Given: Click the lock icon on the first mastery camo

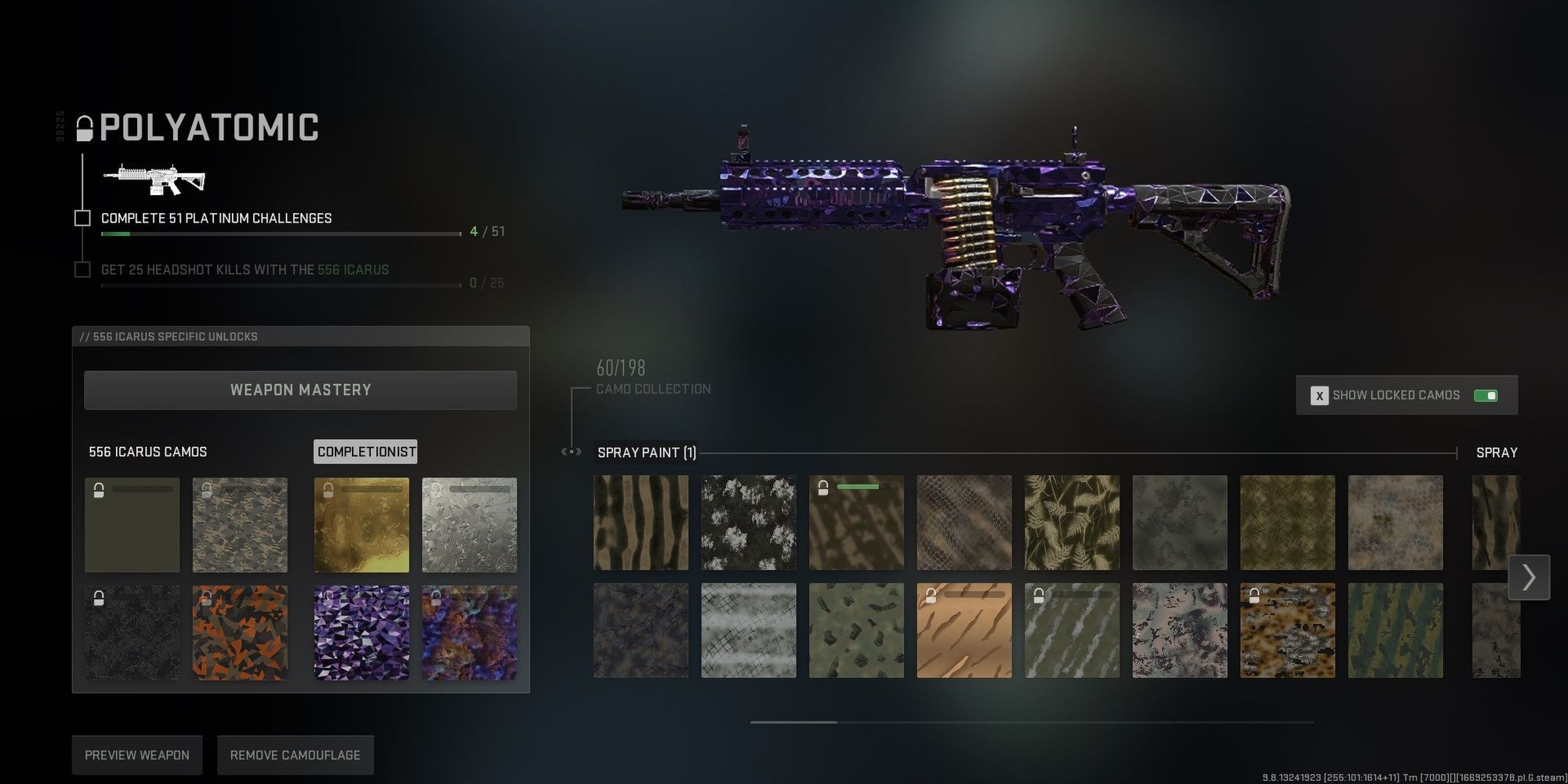Looking at the screenshot, I should click(x=99, y=489).
